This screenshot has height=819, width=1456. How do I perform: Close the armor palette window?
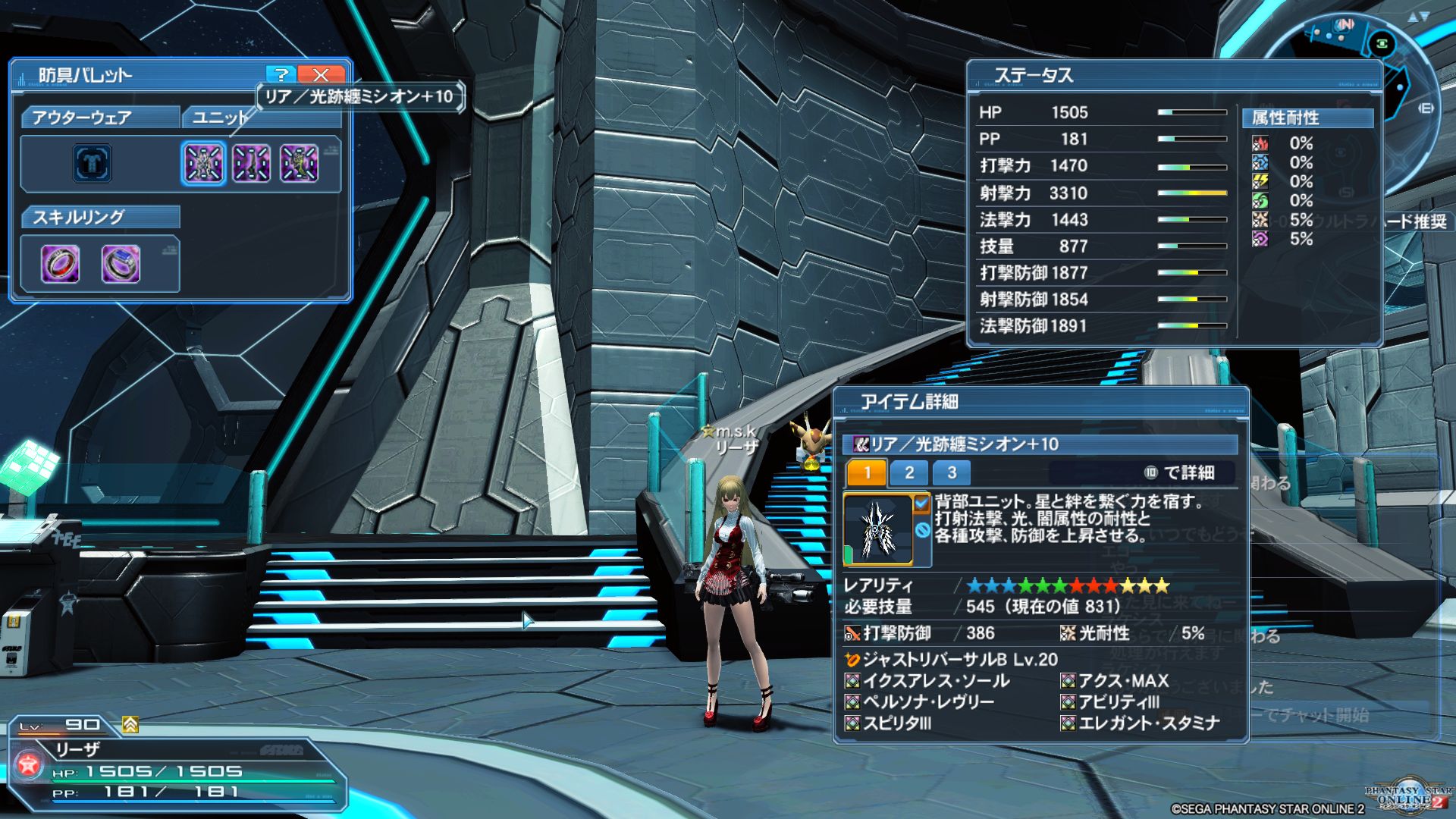pos(321,74)
